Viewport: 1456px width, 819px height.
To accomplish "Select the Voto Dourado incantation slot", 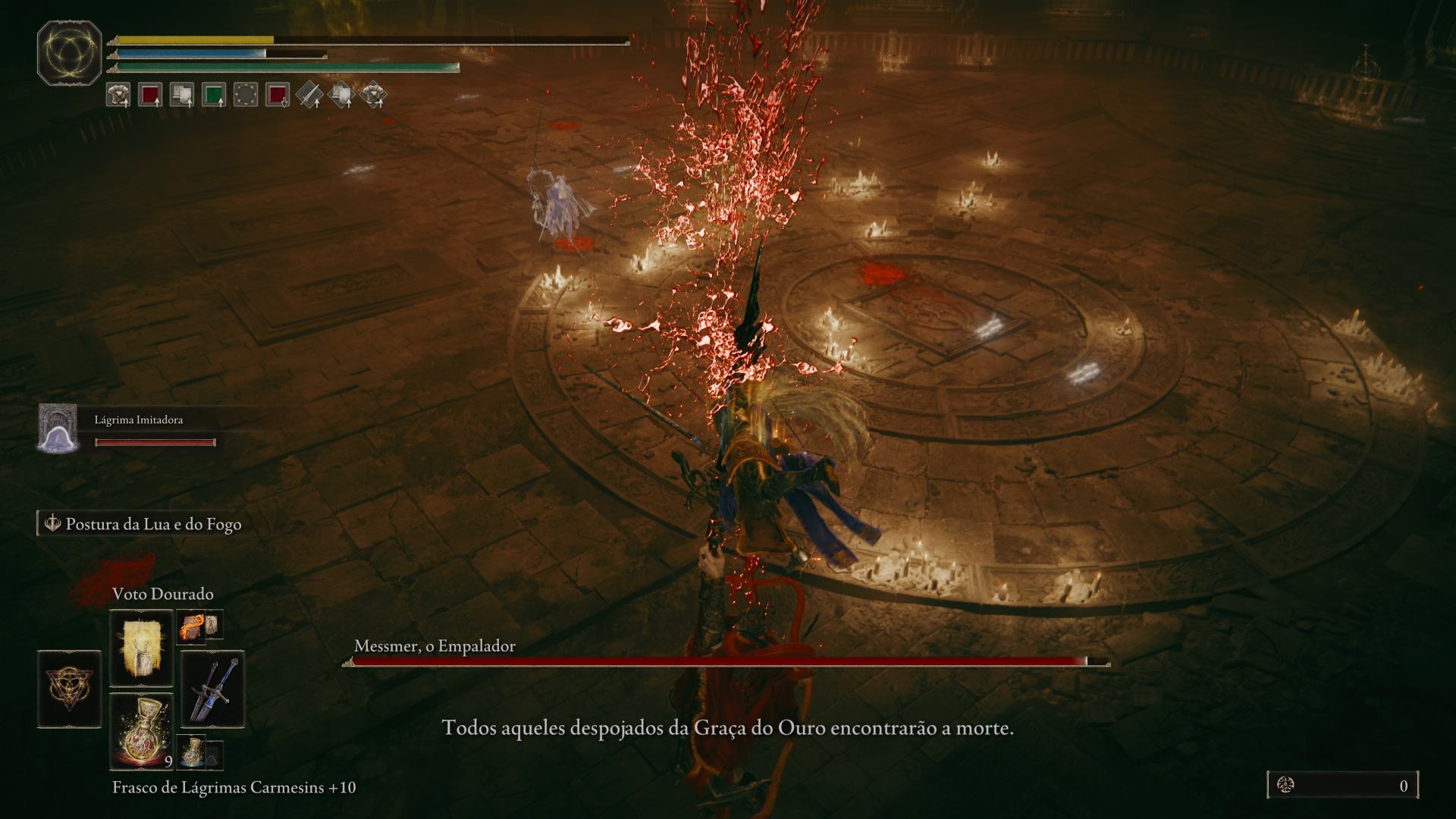I will [x=142, y=649].
